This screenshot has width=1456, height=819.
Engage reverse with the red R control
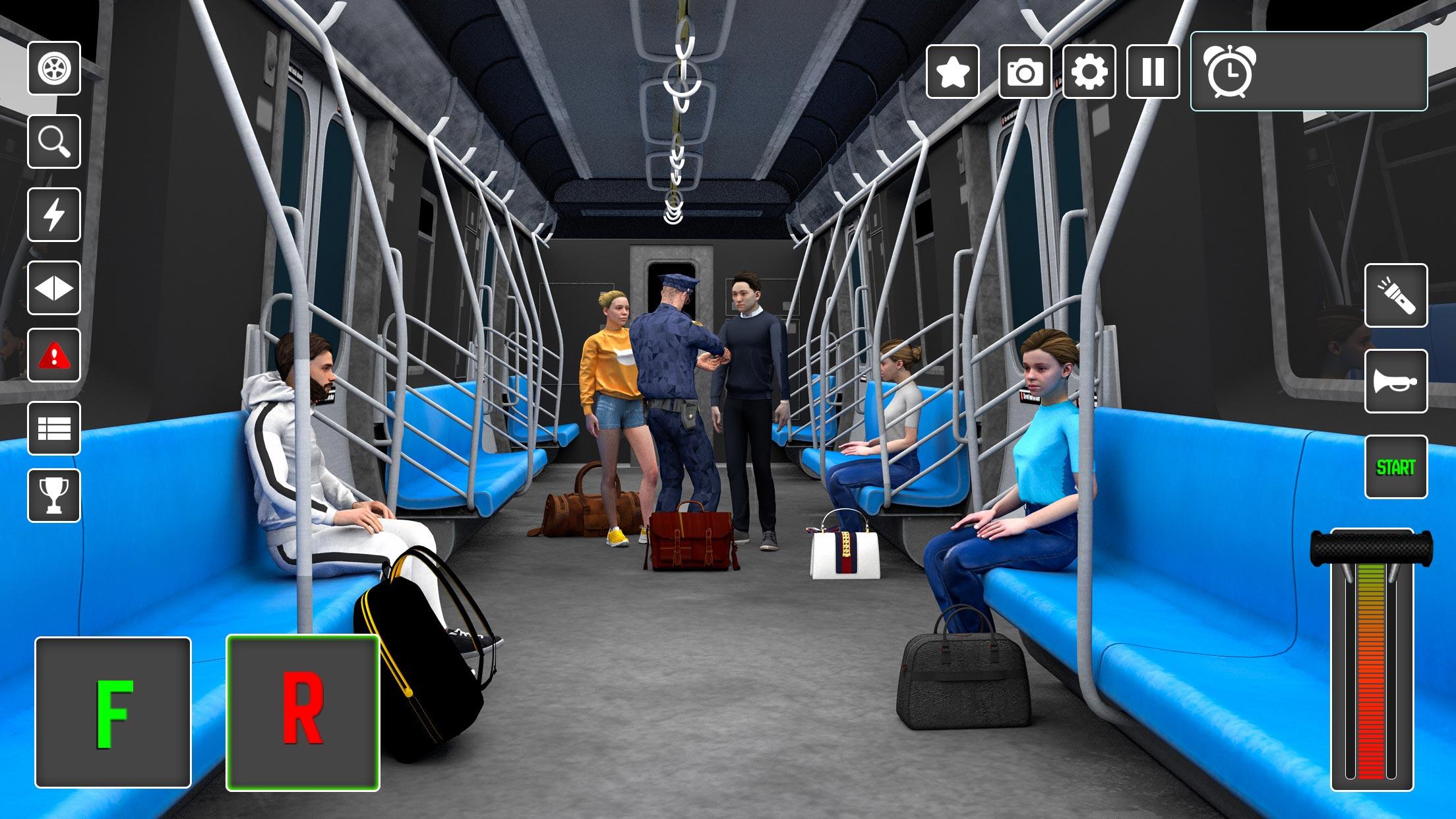point(305,710)
